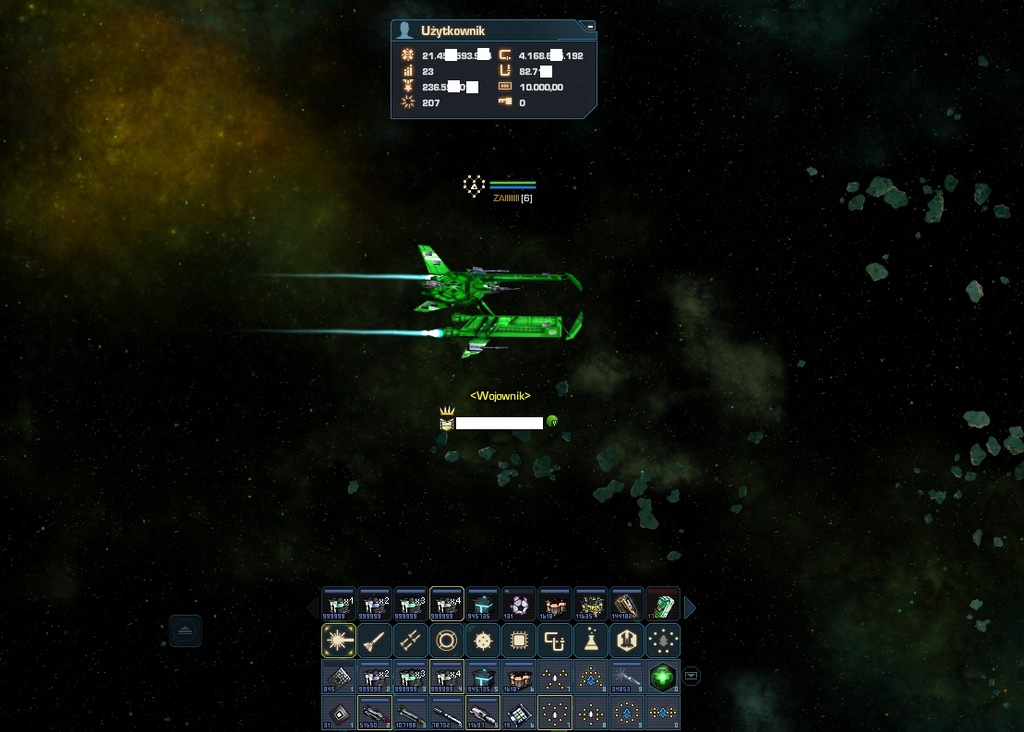
Task: Activate the green cross repair slot
Action: pos(663,676)
